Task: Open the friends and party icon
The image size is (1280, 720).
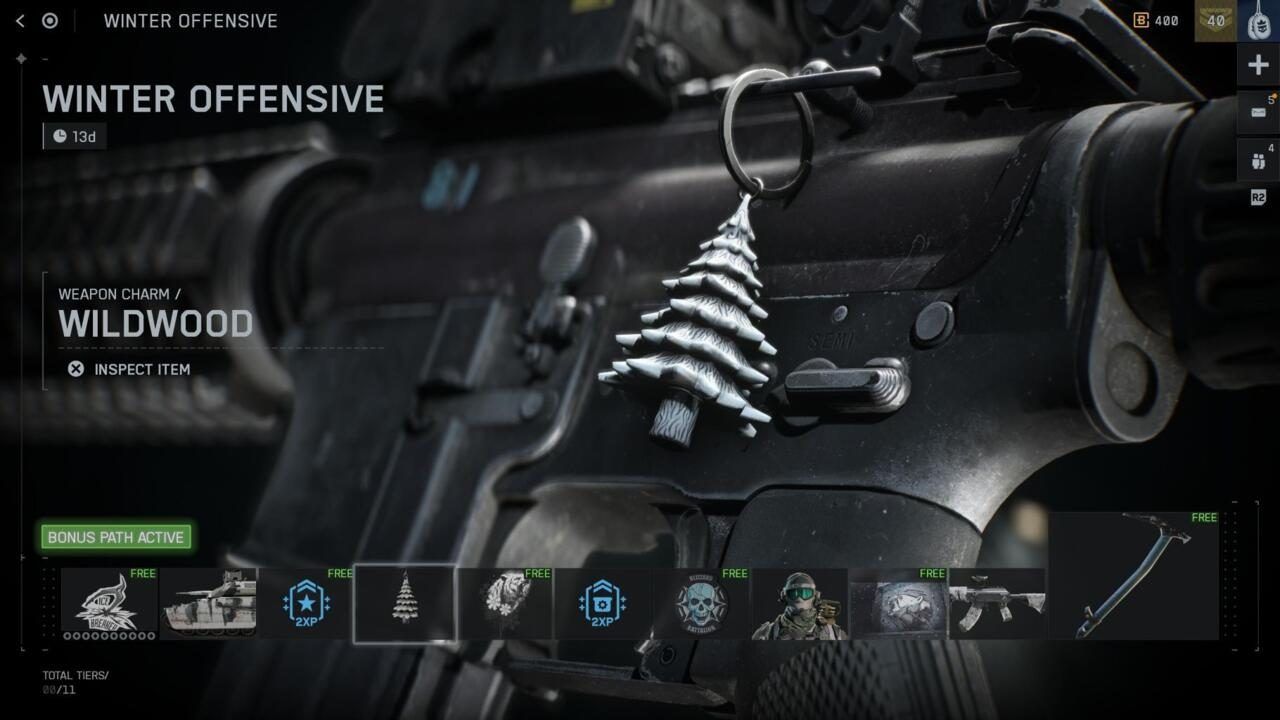Action: pos(1258,160)
